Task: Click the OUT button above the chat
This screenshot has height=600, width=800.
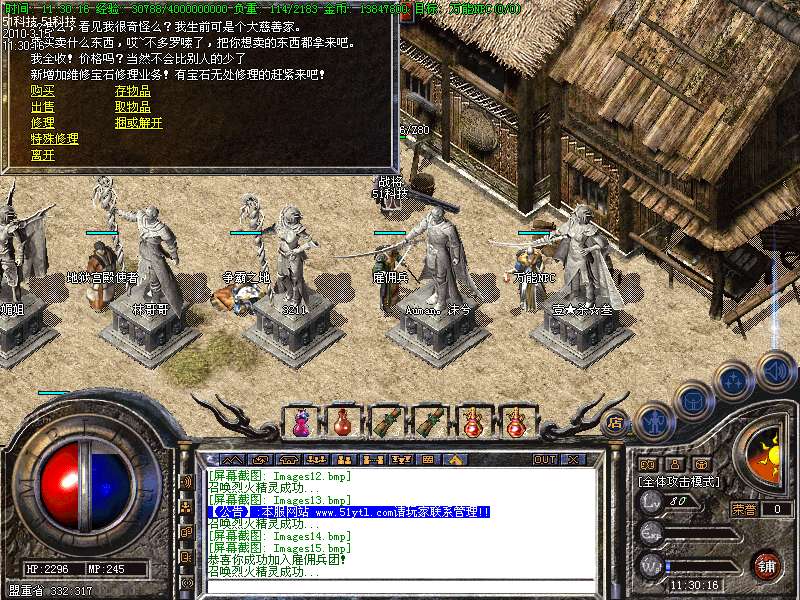Action: coord(544,460)
